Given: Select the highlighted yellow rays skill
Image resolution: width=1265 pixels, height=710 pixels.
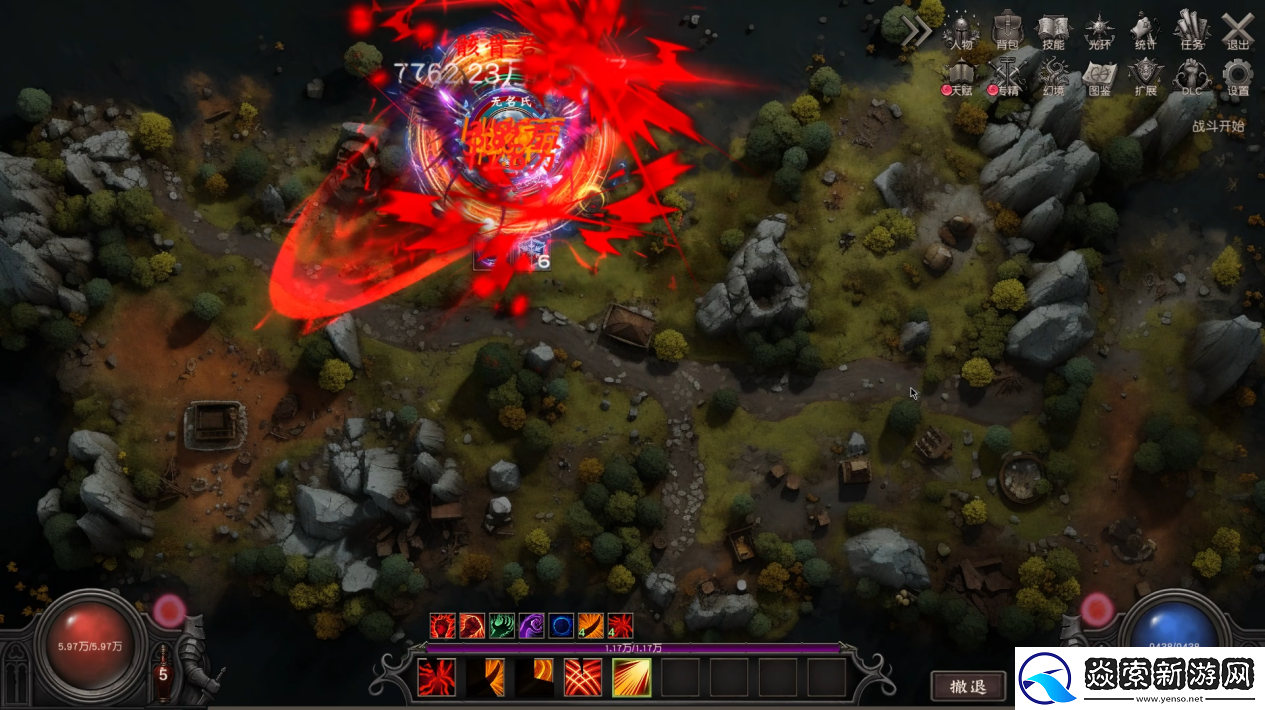Looking at the screenshot, I should coord(632,677).
